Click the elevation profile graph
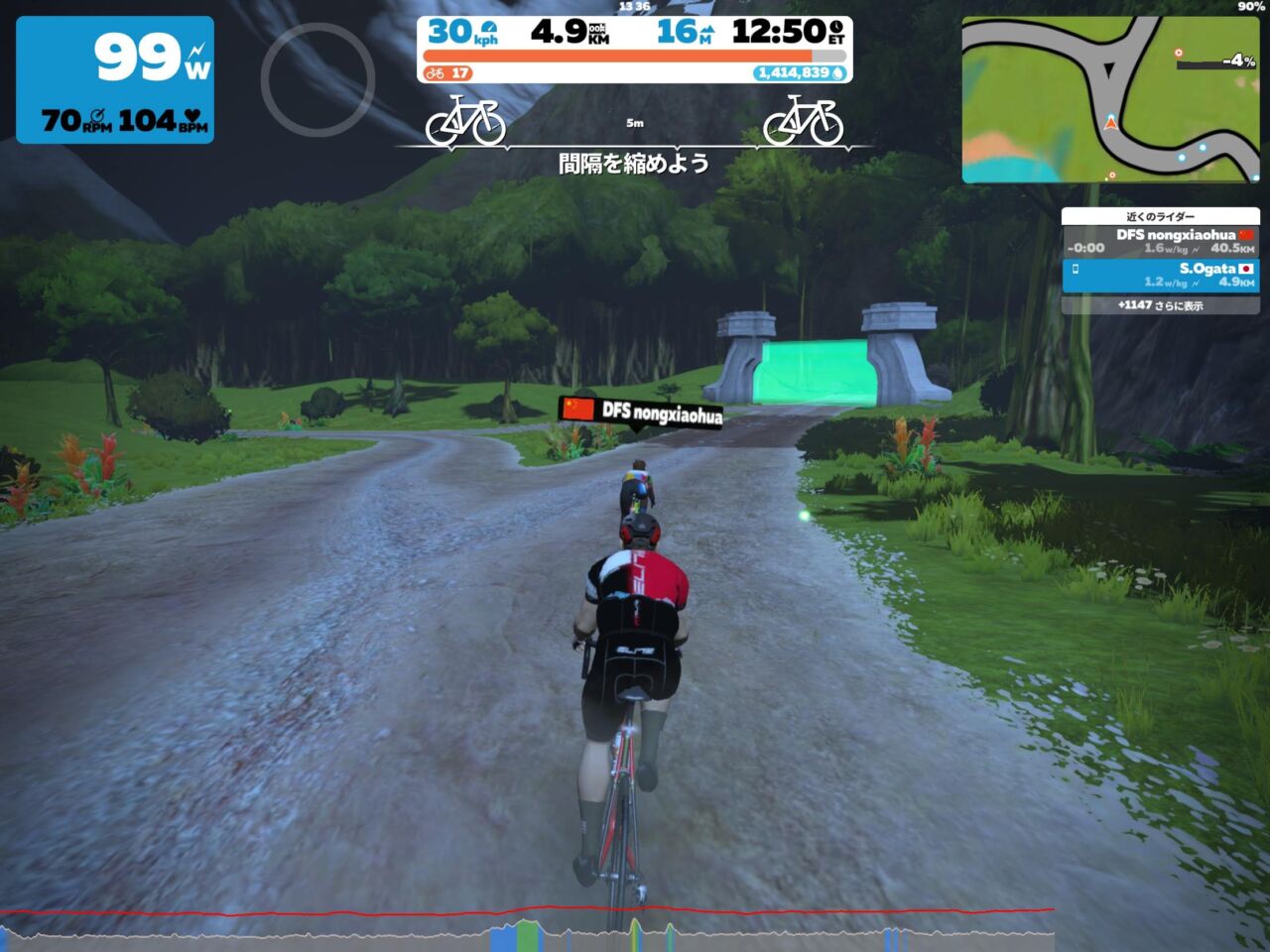The image size is (1270, 952). pyautogui.click(x=526, y=928)
